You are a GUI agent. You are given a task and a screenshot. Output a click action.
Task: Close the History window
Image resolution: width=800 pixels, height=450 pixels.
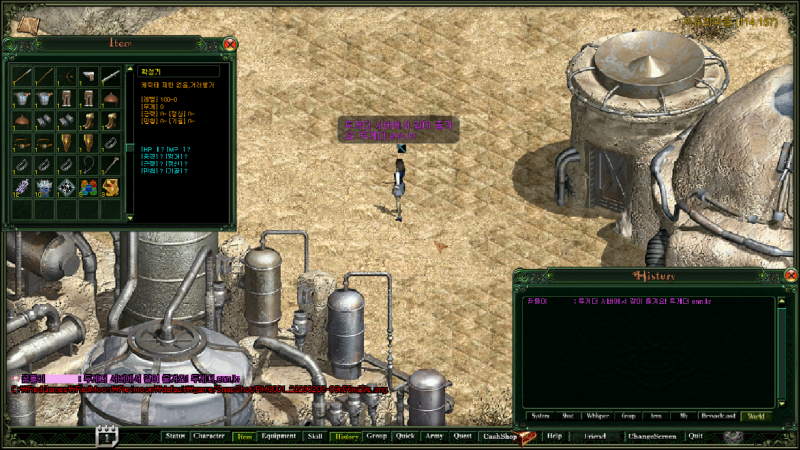pyautogui.click(x=790, y=276)
